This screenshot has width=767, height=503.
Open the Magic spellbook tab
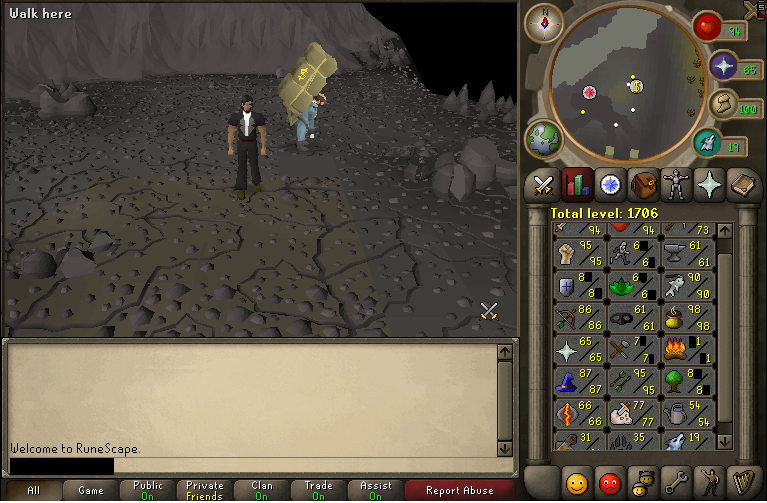741,185
